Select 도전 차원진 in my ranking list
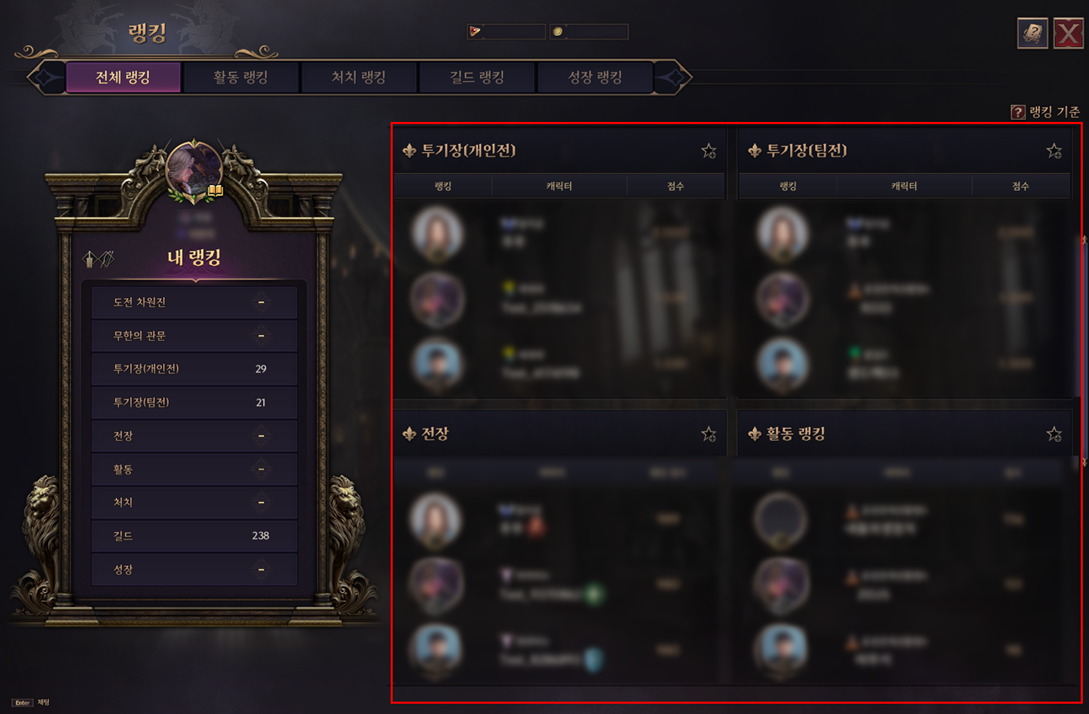Image resolution: width=1089 pixels, height=714 pixels. [193, 302]
